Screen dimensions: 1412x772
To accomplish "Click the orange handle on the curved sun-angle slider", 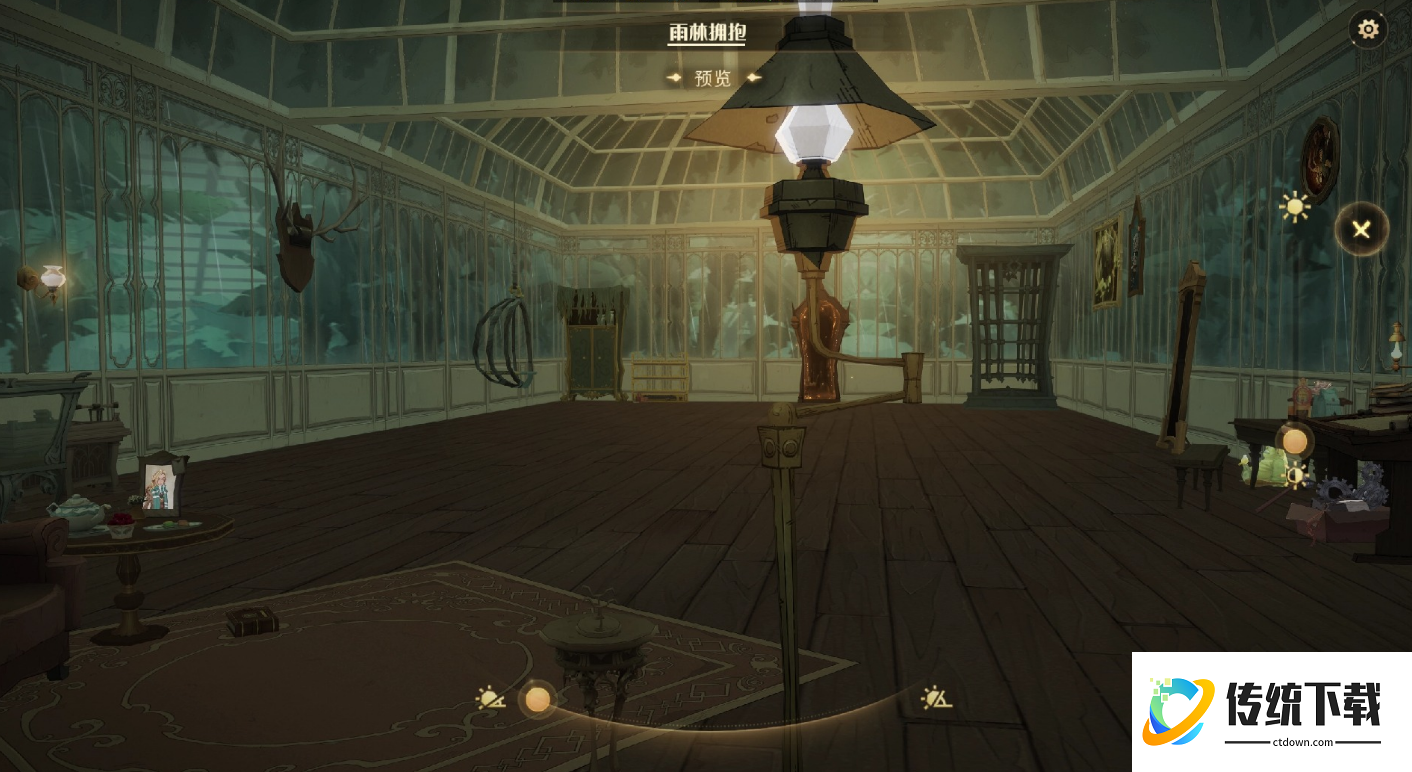I will 538,699.
